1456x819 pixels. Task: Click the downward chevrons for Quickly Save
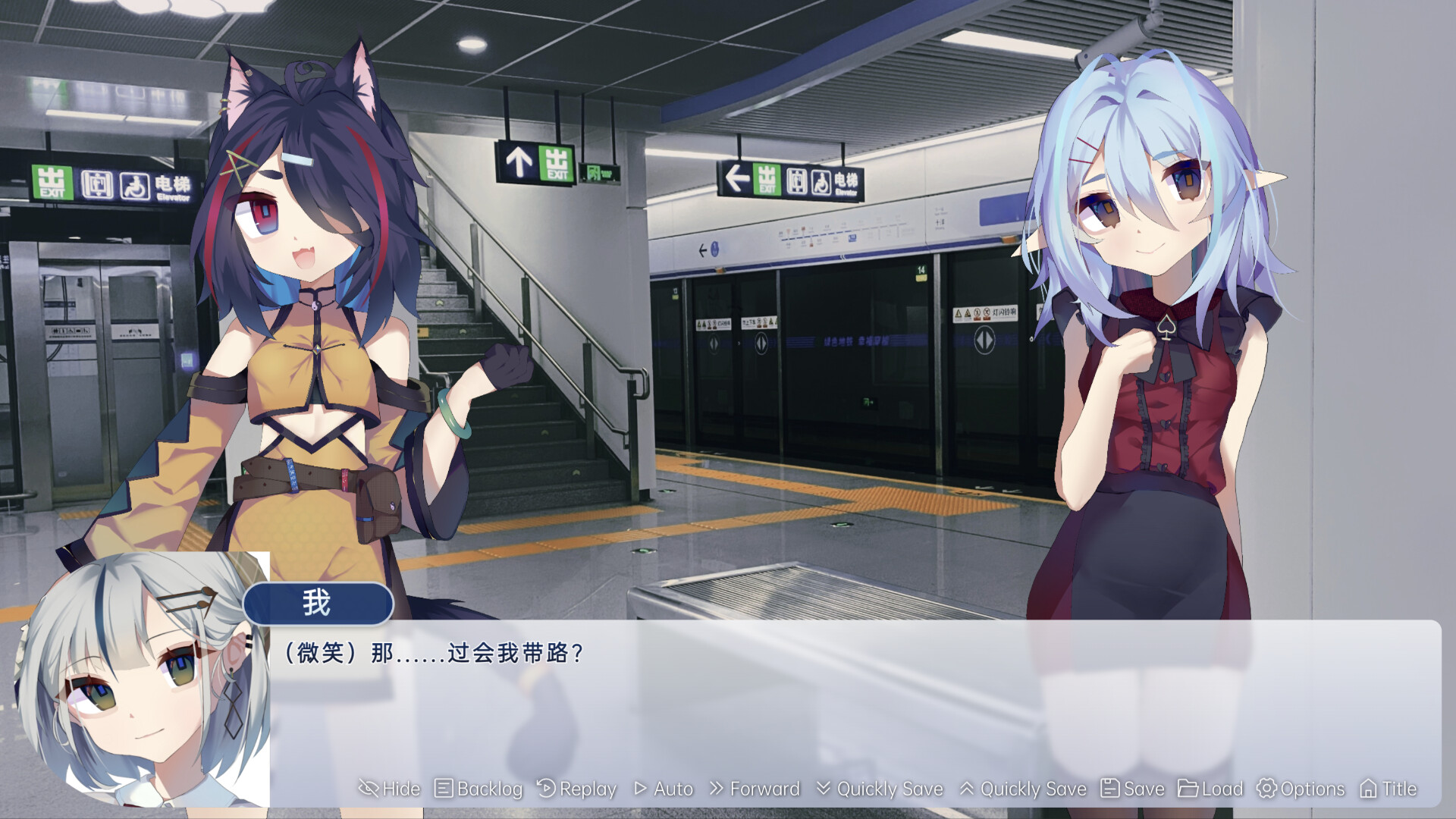[x=823, y=789]
